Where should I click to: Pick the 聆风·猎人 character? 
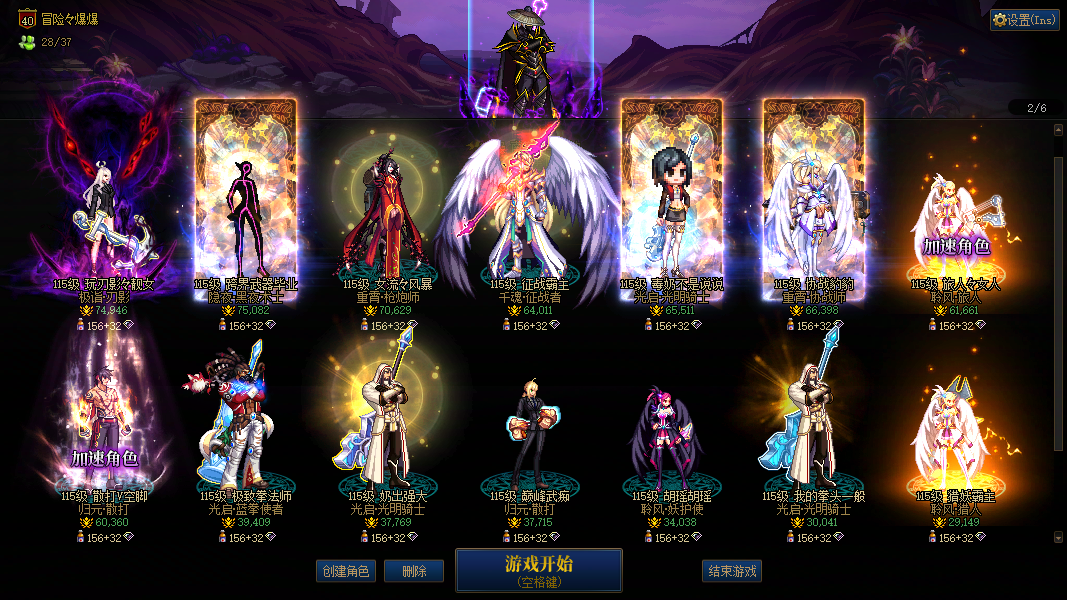(955, 430)
